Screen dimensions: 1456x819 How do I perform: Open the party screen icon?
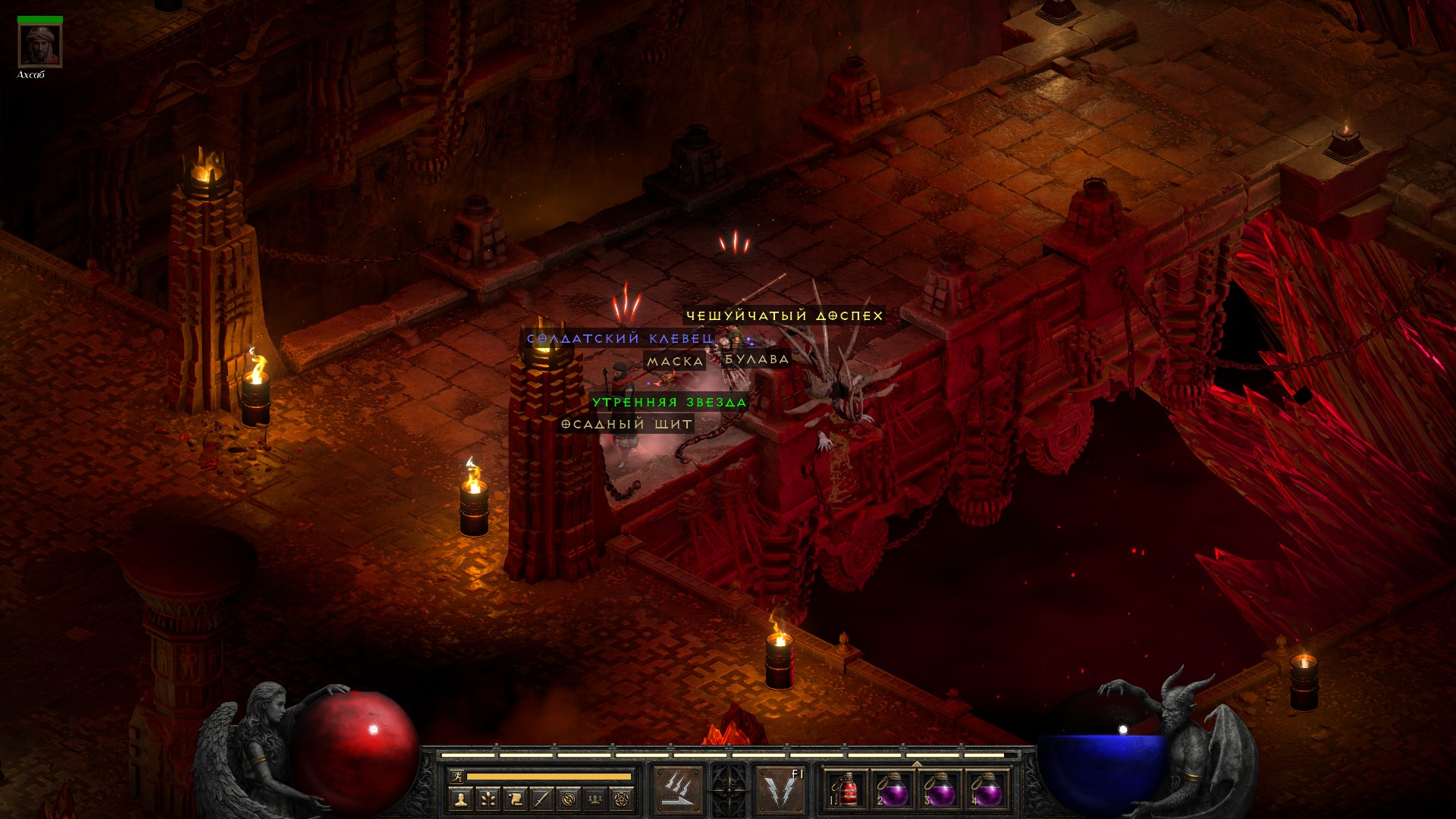tap(595, 799)
